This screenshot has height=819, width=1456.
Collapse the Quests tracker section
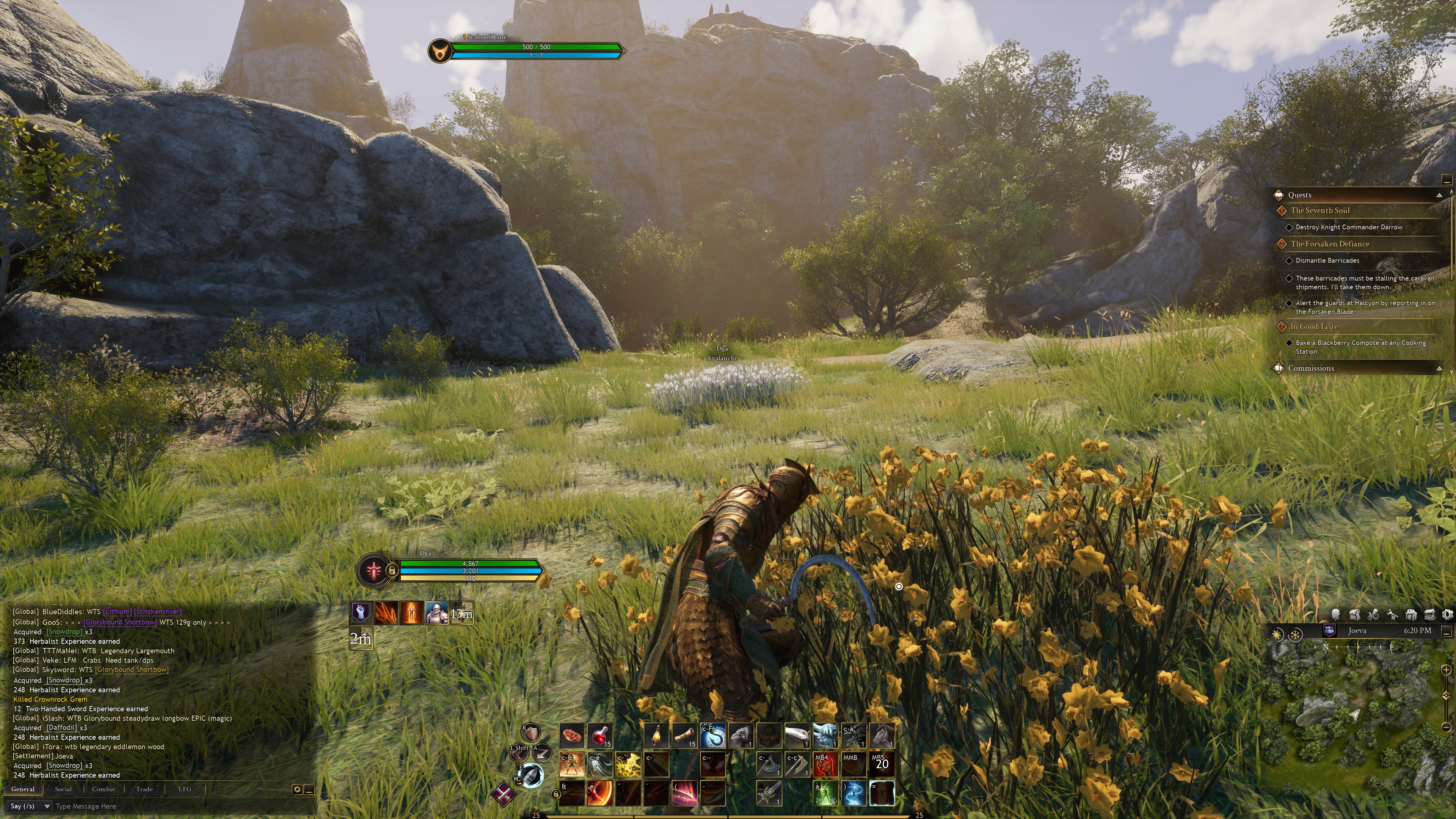[1439, 195]
